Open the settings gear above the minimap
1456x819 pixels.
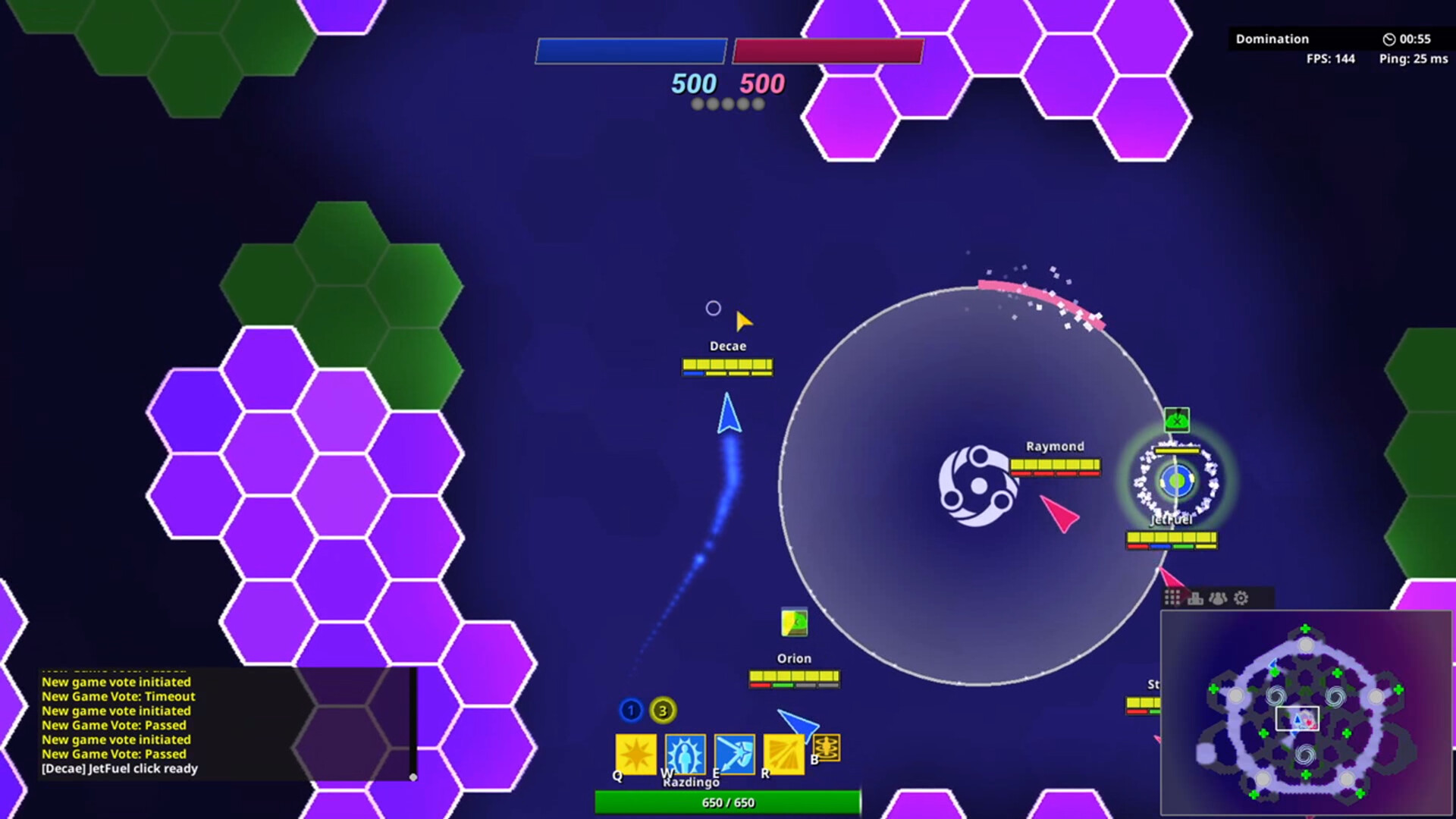point(1241,598)
